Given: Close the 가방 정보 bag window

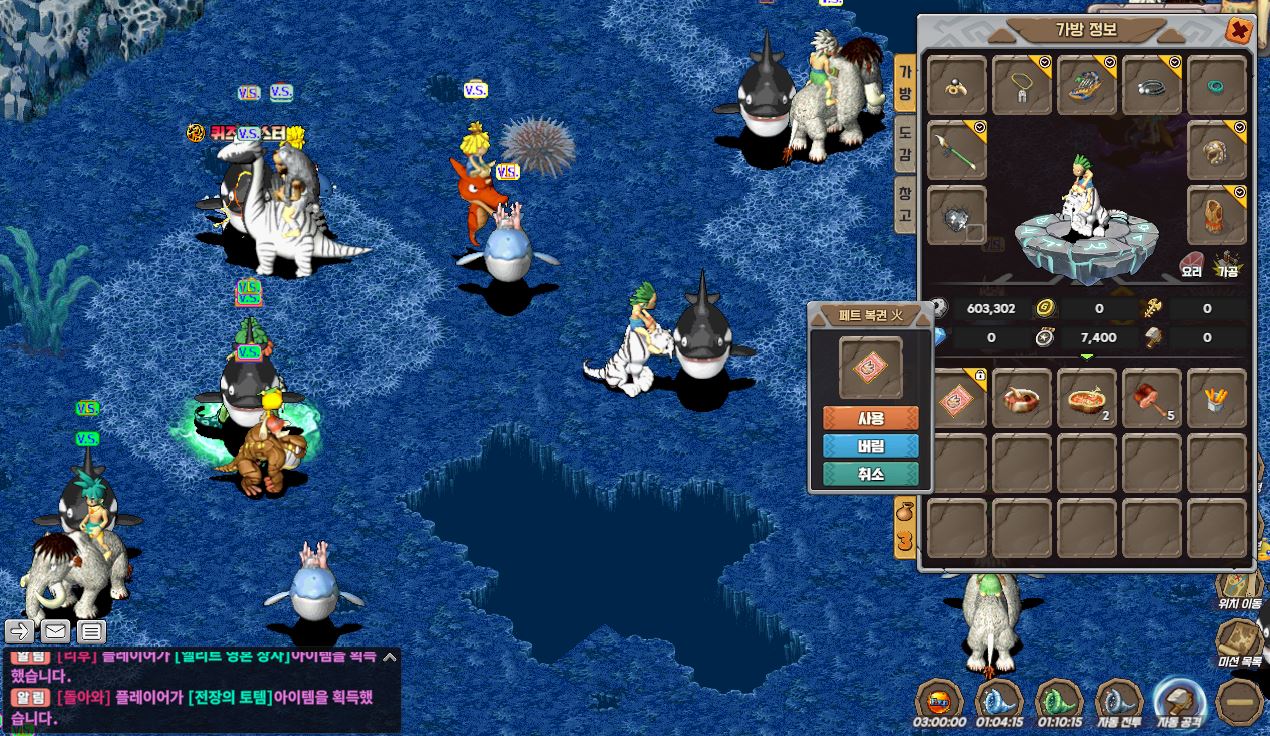Looking at the screenshot, I should (1240, 31).
